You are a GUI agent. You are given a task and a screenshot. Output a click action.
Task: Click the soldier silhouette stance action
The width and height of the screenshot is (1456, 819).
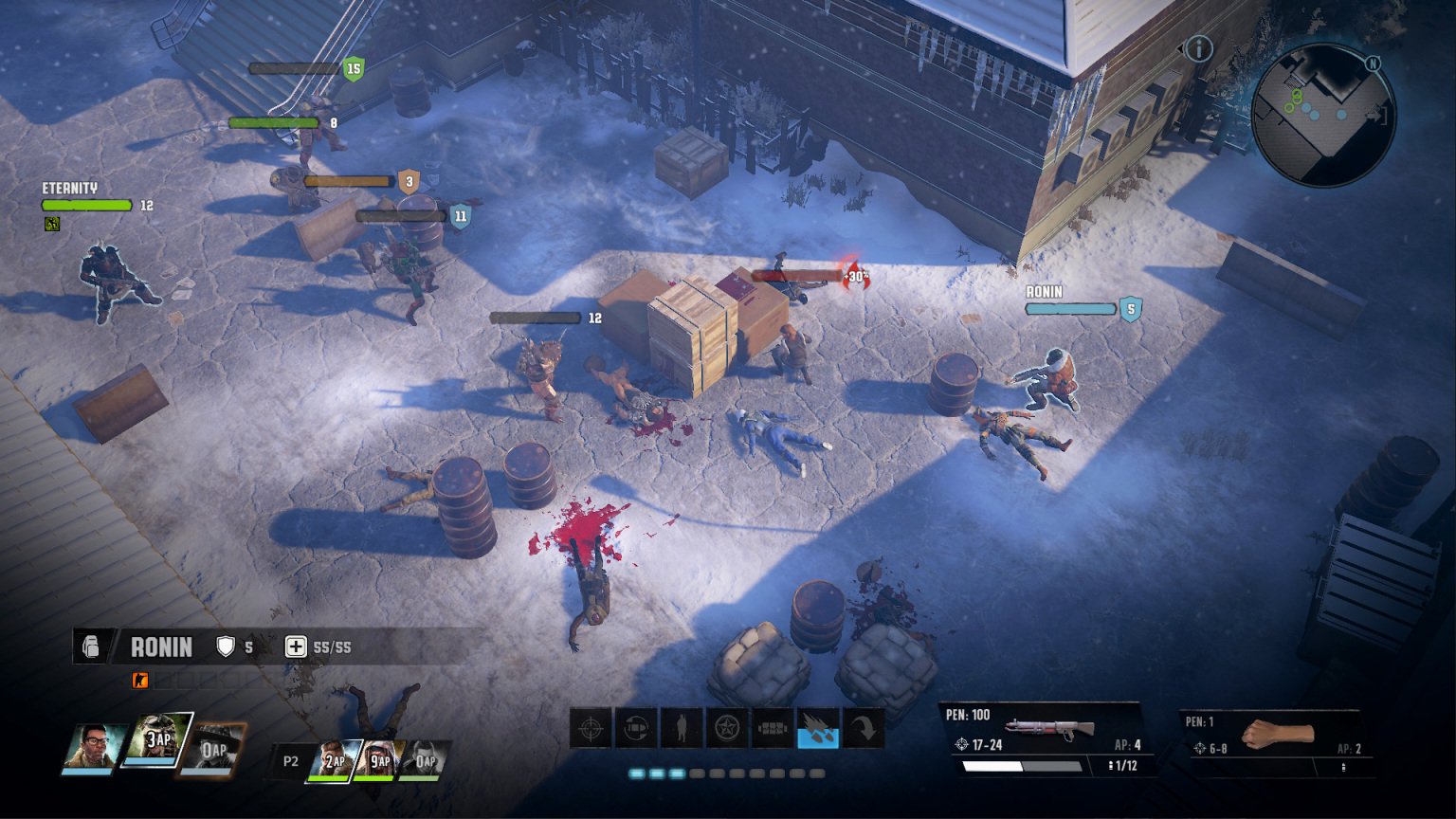point(682,729)
